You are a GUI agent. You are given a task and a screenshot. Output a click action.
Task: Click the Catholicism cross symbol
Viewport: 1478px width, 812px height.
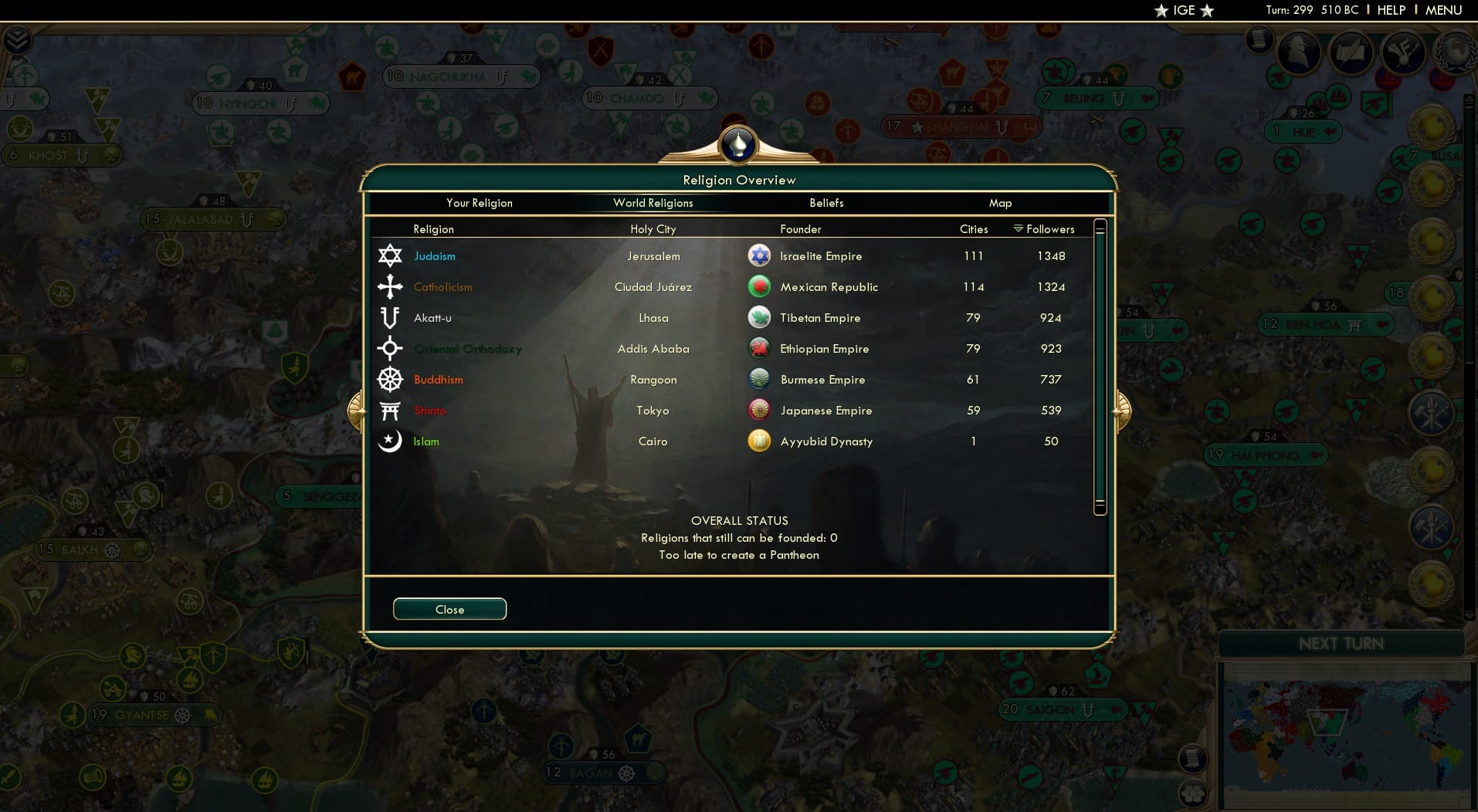point(391,286)
